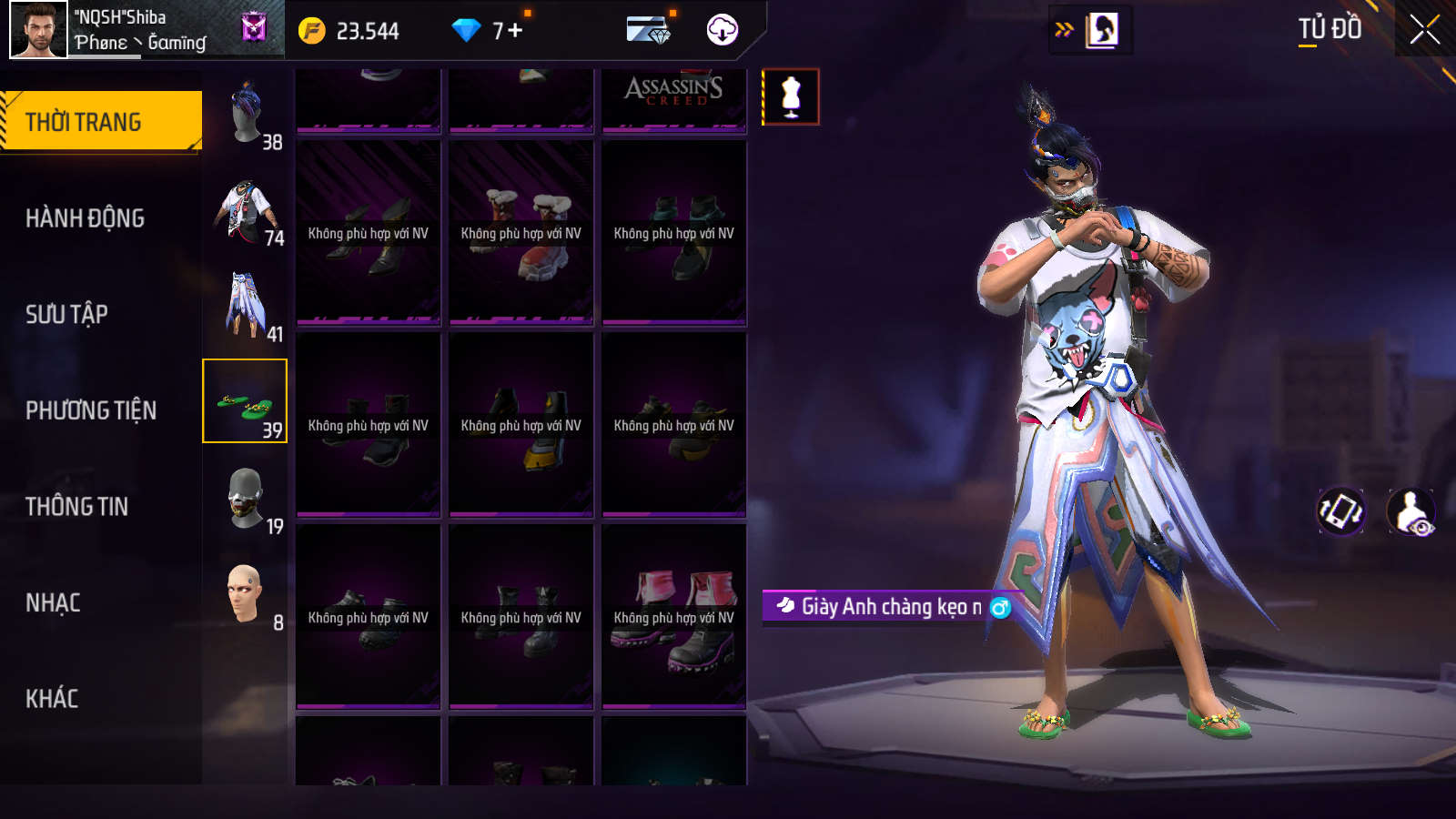Open THÔNG TIN section

pos(76,507)
